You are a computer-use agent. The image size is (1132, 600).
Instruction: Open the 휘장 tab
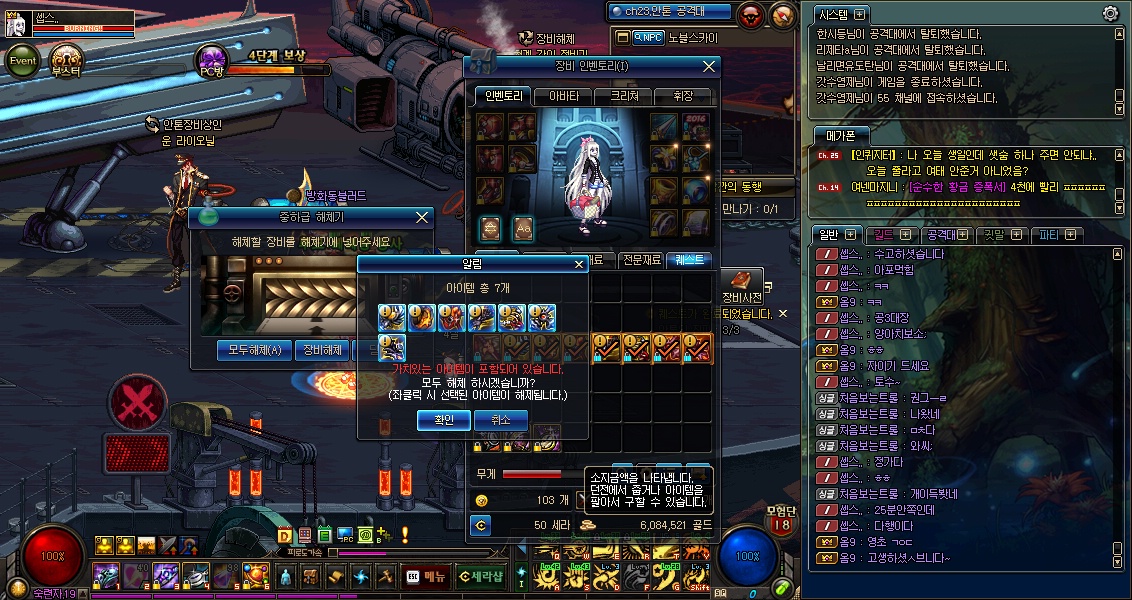coord(683,96)
